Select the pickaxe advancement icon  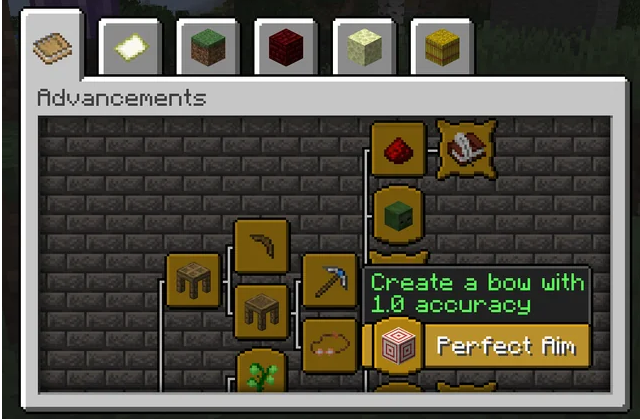(330, 280)
